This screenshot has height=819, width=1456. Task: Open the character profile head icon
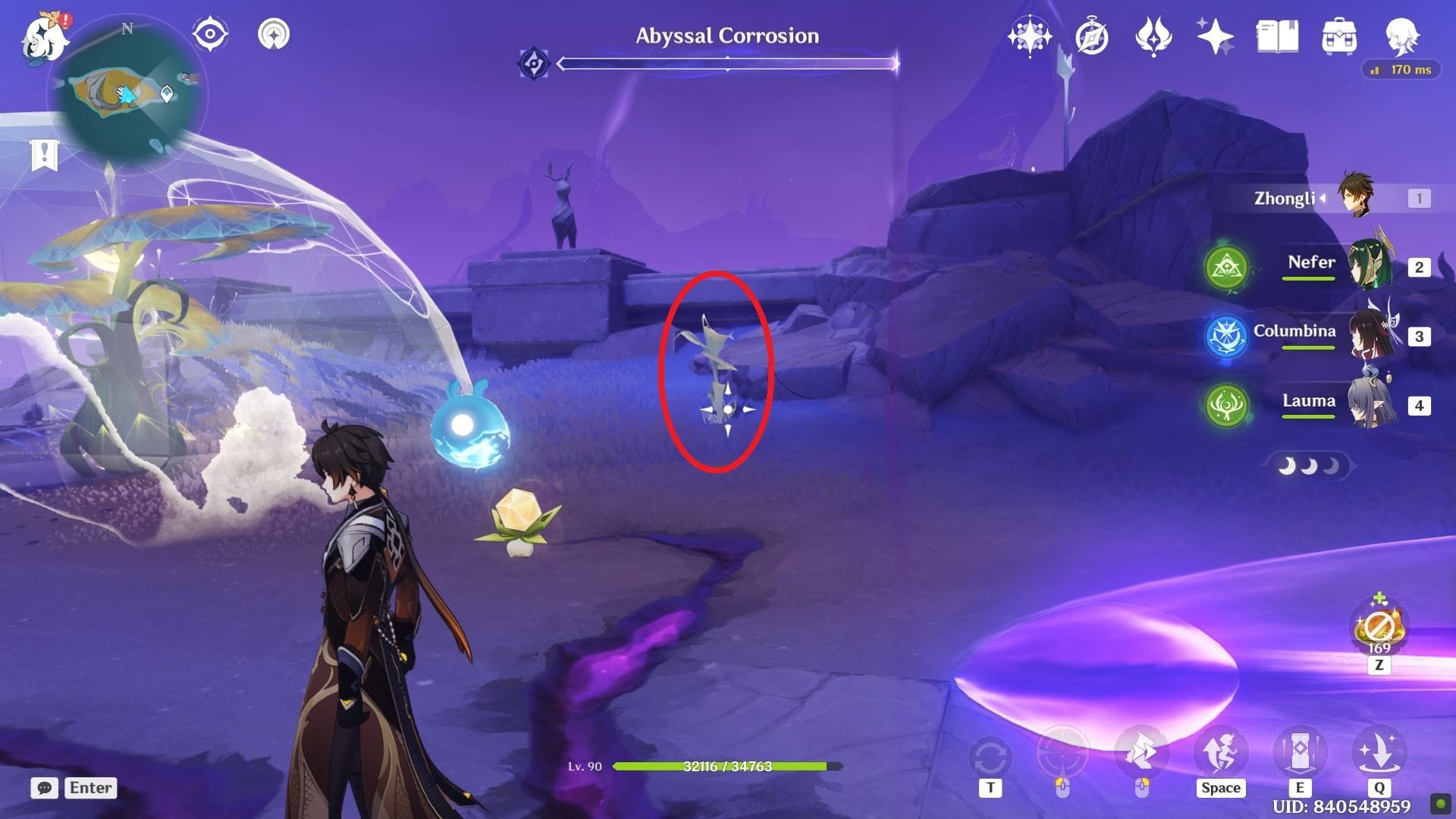pyautogui.click(x=1401, y=36)
